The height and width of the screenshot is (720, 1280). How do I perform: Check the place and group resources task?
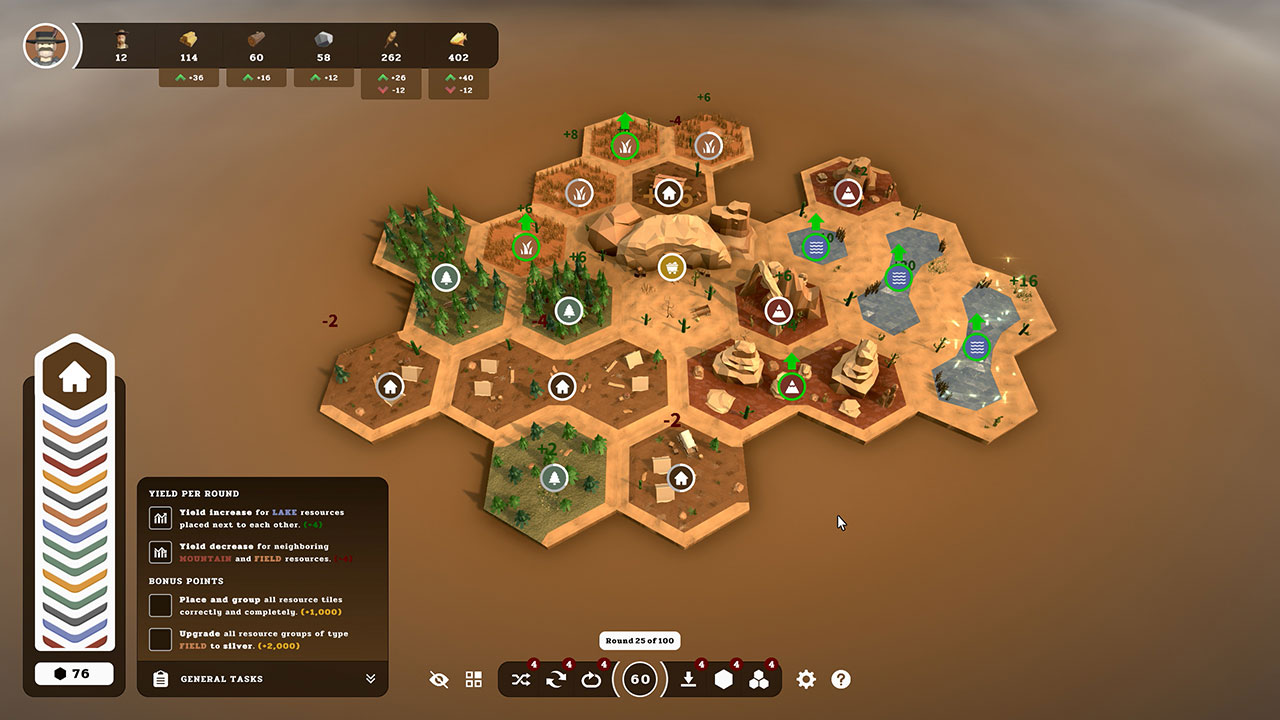pyautogui.click(x=160, y=604)
